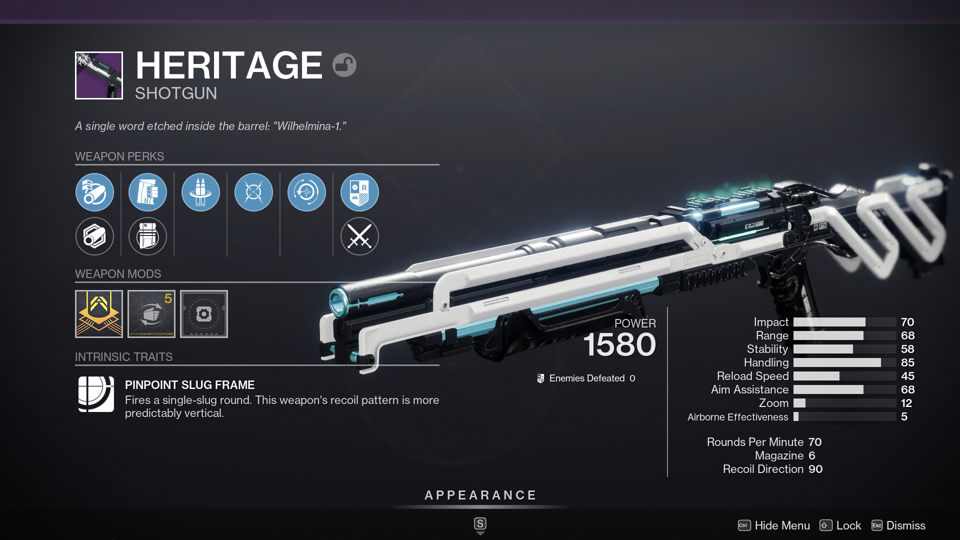
Task: View the circular-arrow masterwork perk
Action: tap(307, 192)
